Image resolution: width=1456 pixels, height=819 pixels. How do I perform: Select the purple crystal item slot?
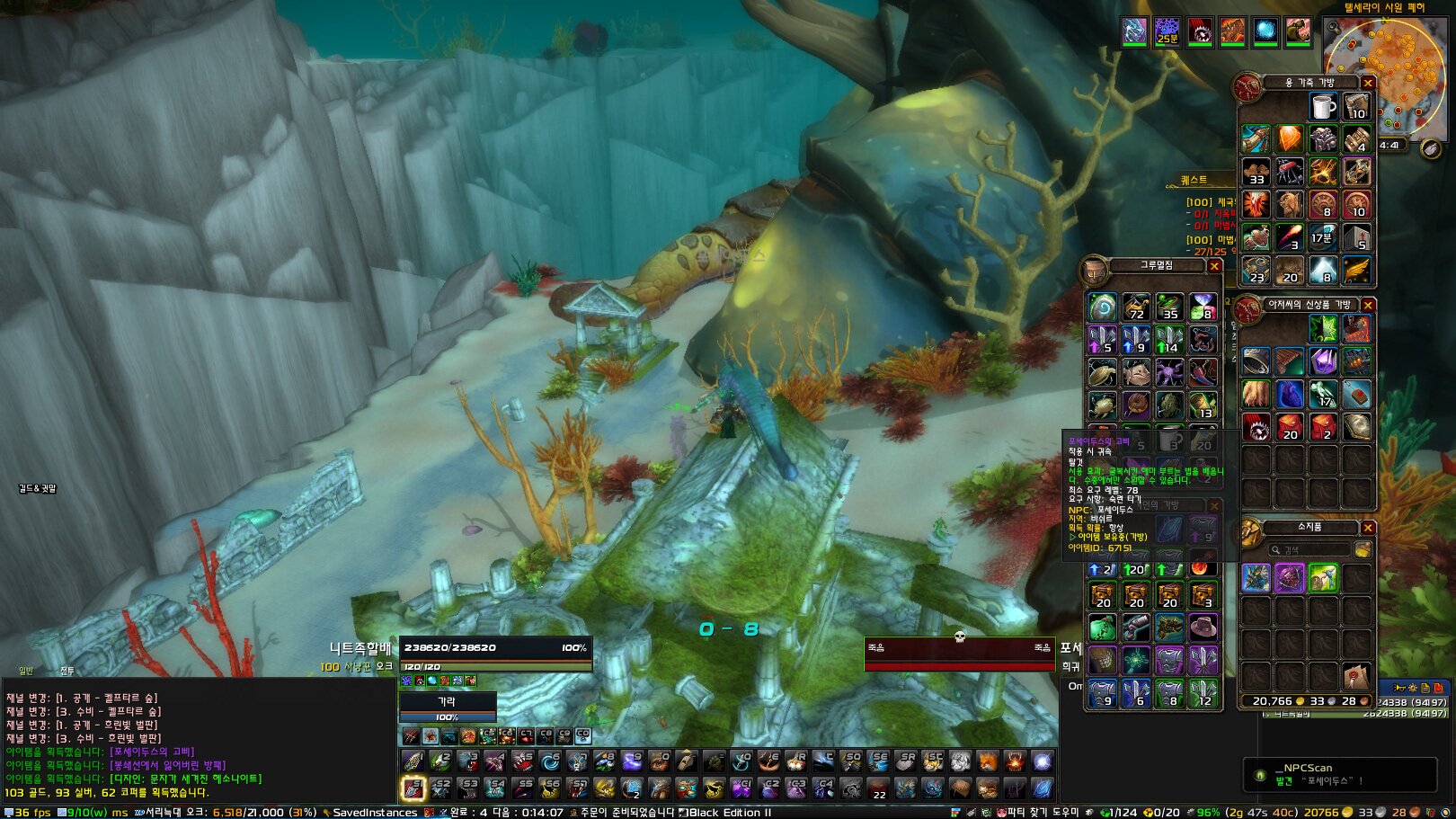tap(1322, 361)
